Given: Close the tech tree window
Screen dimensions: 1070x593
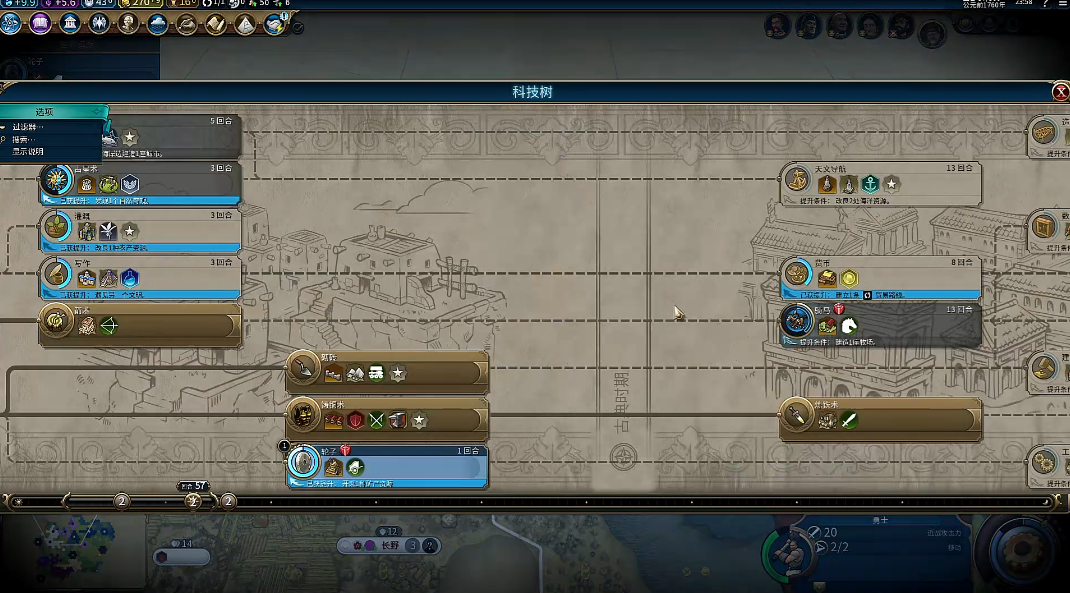Looking at the screenshot, I should click(1060, 92).
